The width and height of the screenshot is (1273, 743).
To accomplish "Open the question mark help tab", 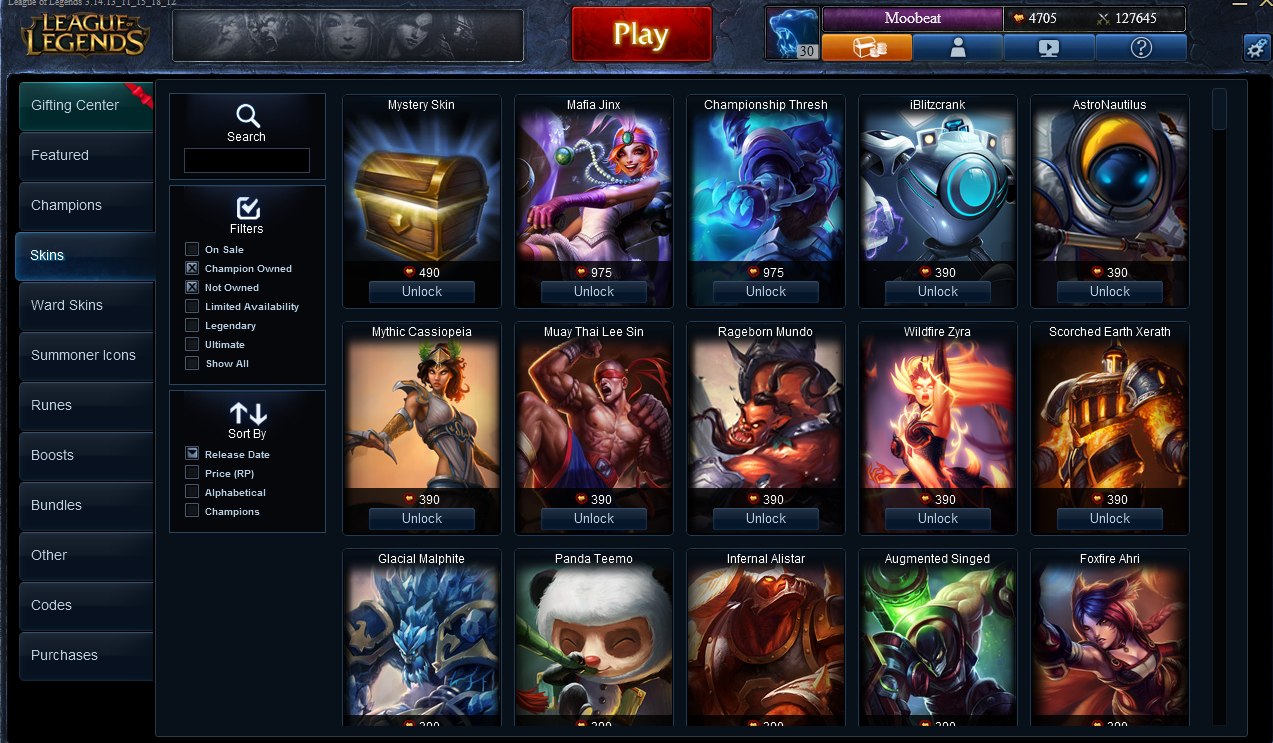I will tap(1141, 47).
